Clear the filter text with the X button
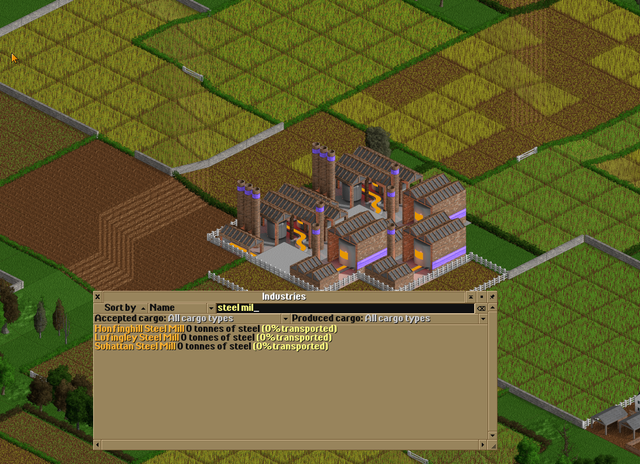640x464 pixels. point(480,308)
